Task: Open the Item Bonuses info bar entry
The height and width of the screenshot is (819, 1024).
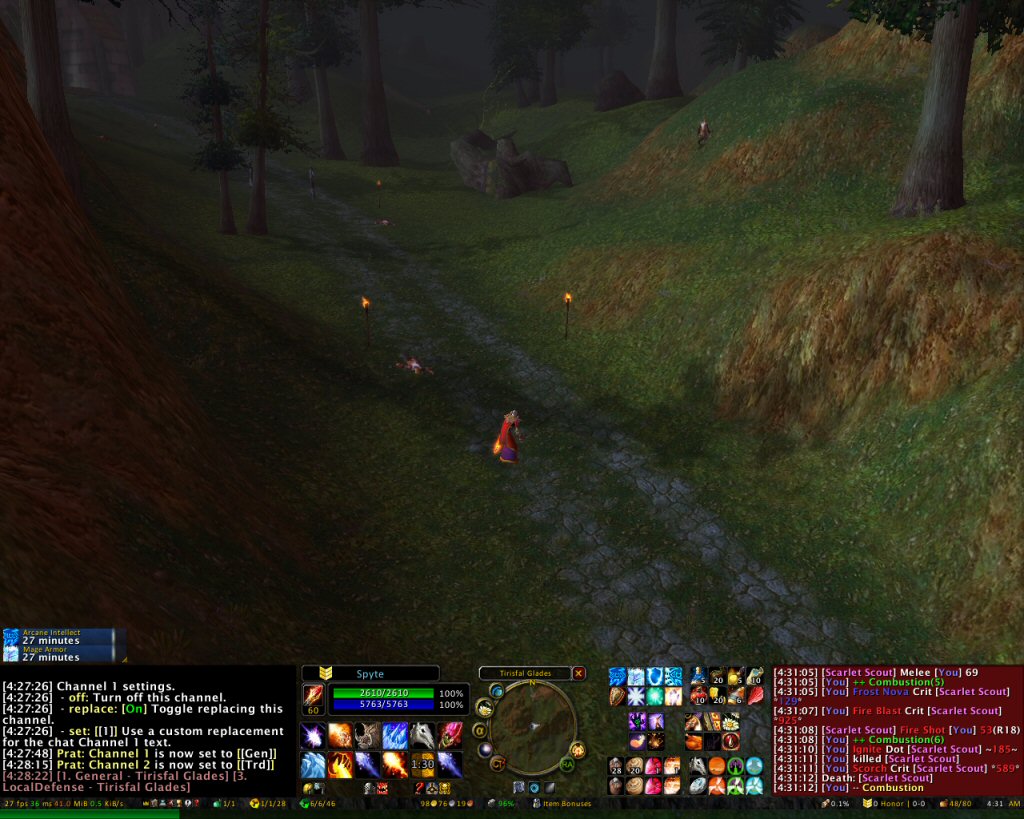Action: tap(562, 803)
